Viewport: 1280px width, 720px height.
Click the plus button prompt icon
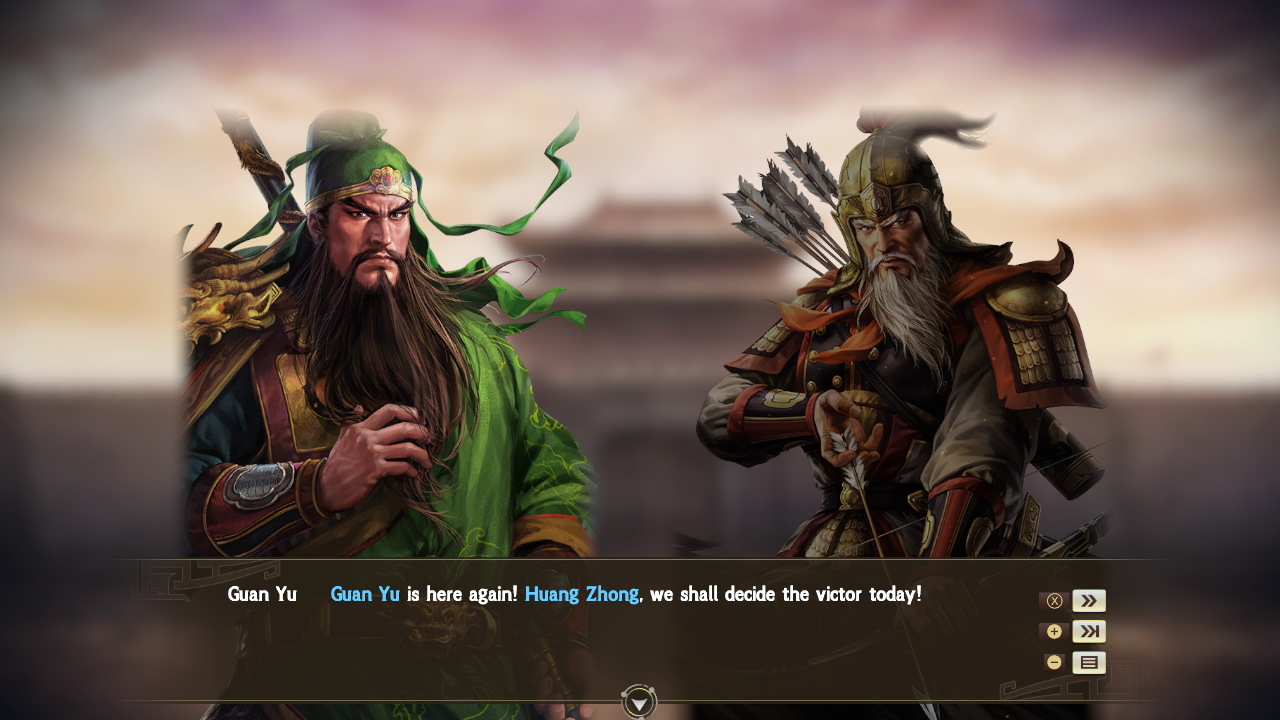[1053, 631]
